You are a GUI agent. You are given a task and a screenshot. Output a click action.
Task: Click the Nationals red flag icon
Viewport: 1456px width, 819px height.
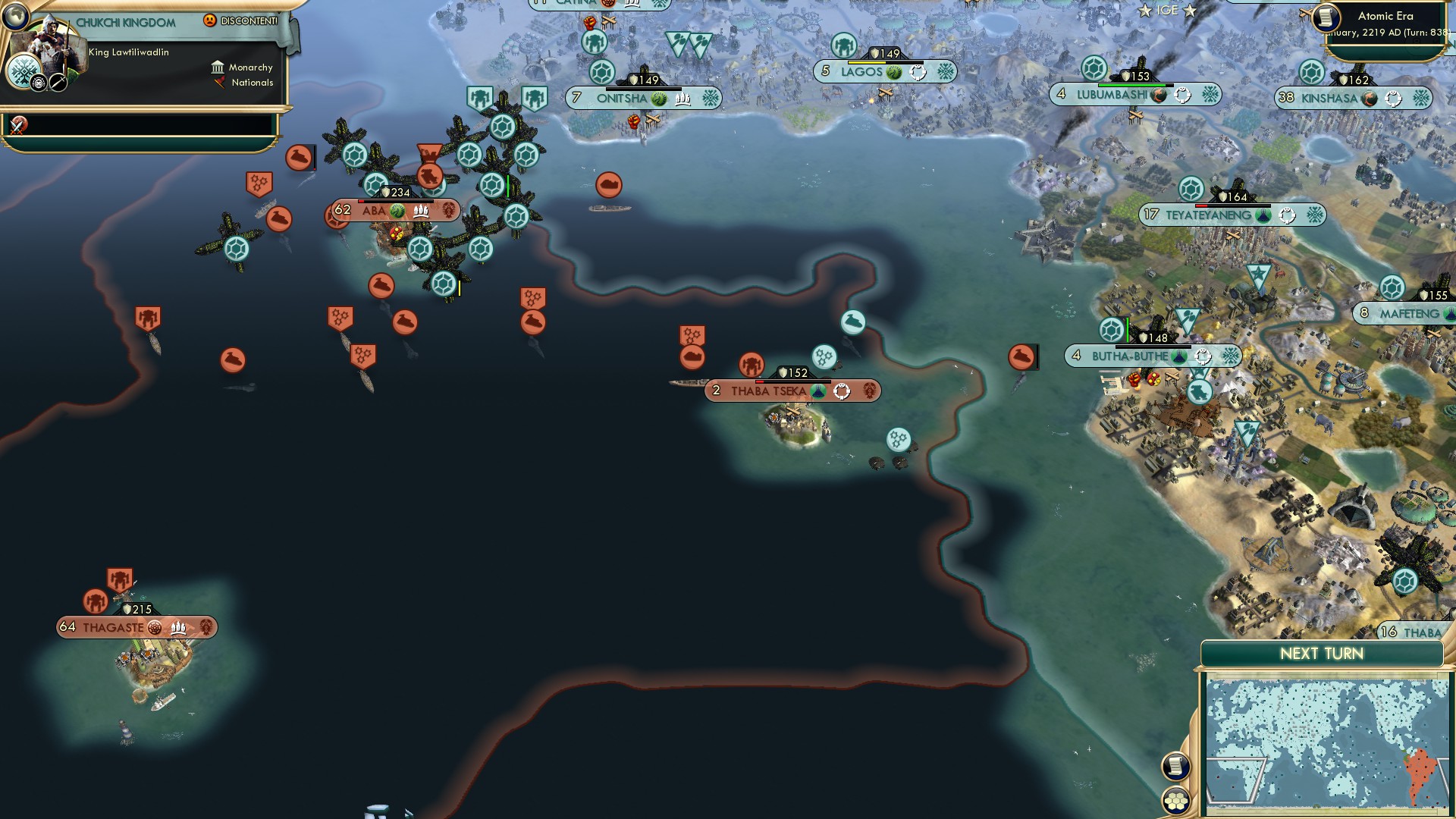[x=219, y=83]
